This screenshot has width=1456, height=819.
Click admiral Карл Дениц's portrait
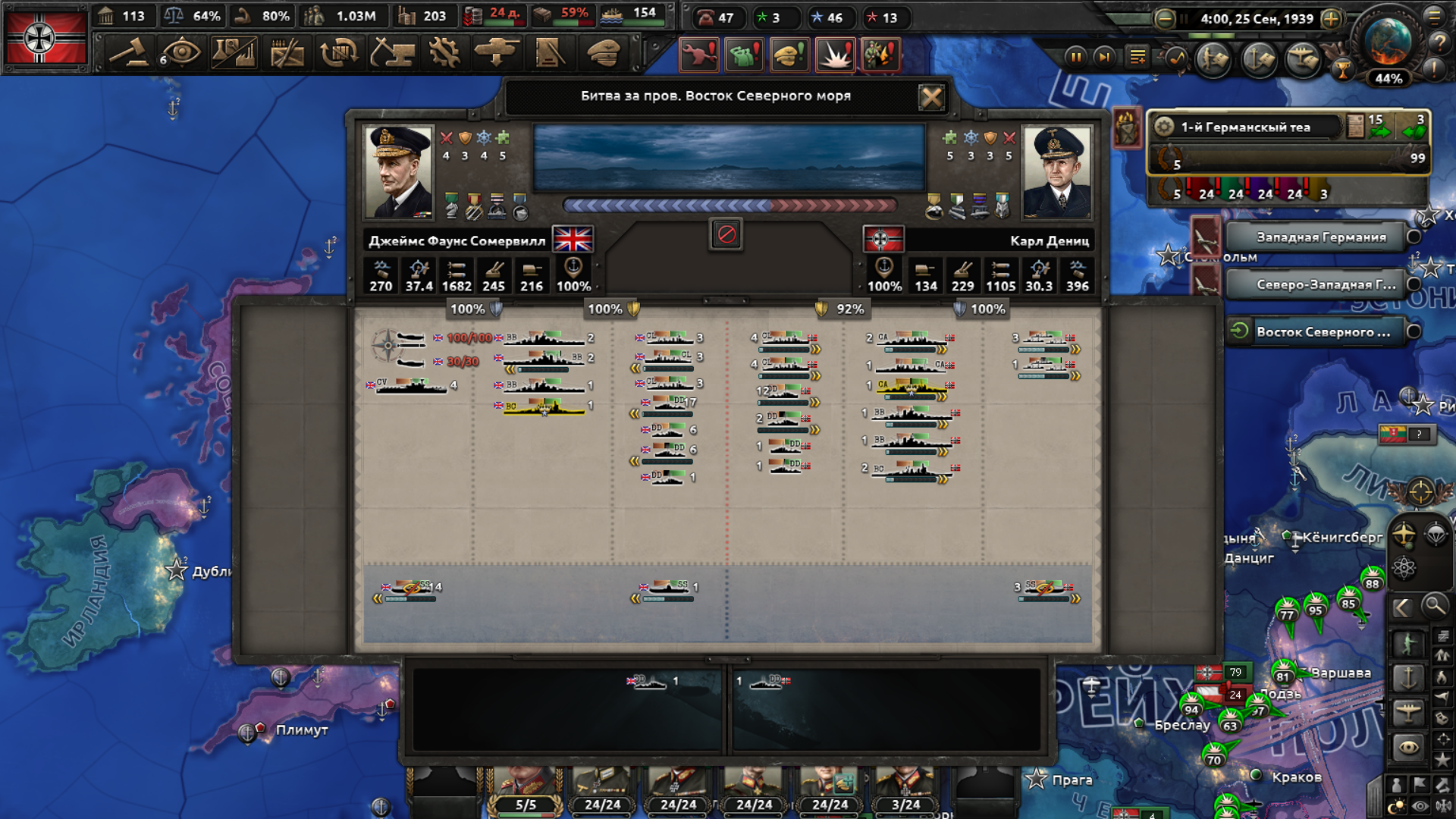1058,172
